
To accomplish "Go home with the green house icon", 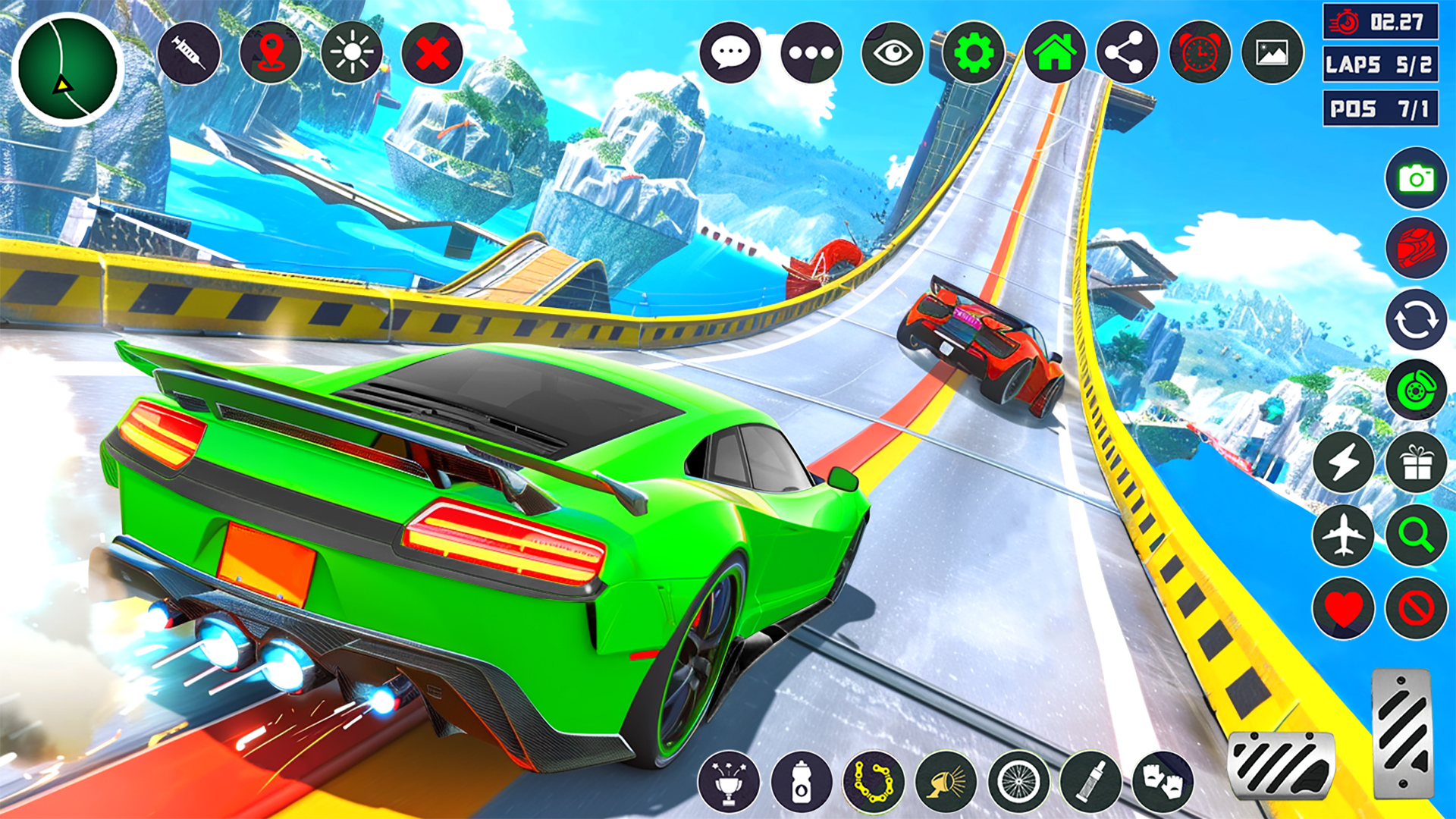I will (1055, 53).
